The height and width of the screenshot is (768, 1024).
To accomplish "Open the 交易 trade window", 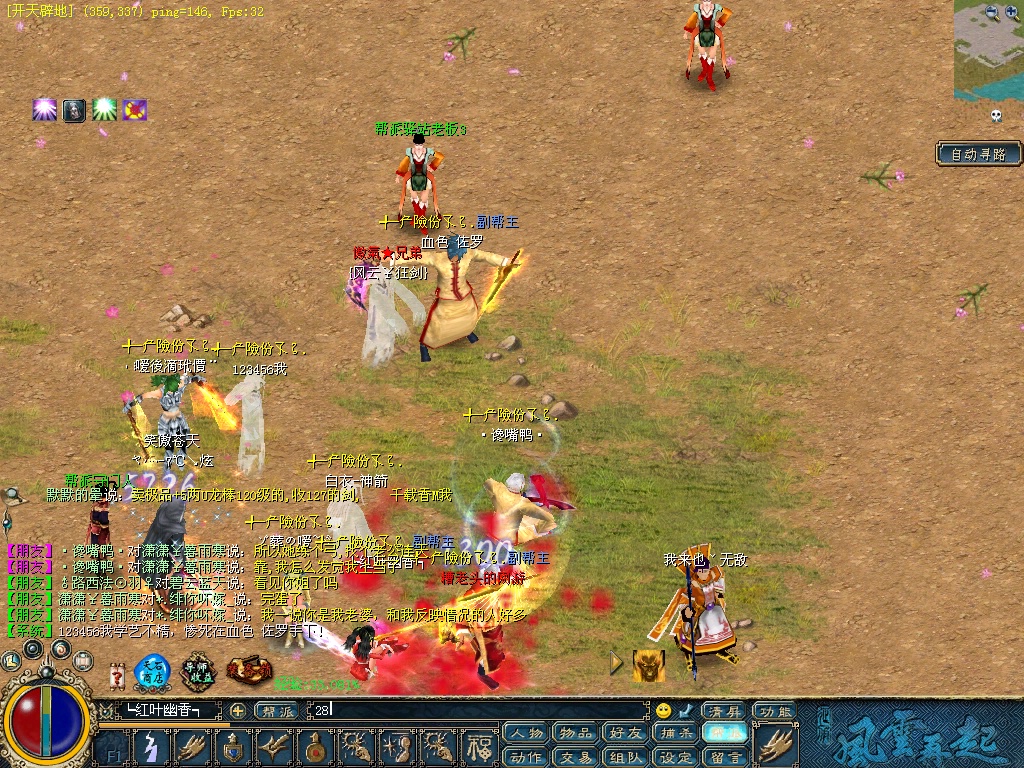I will pos(576,757).
